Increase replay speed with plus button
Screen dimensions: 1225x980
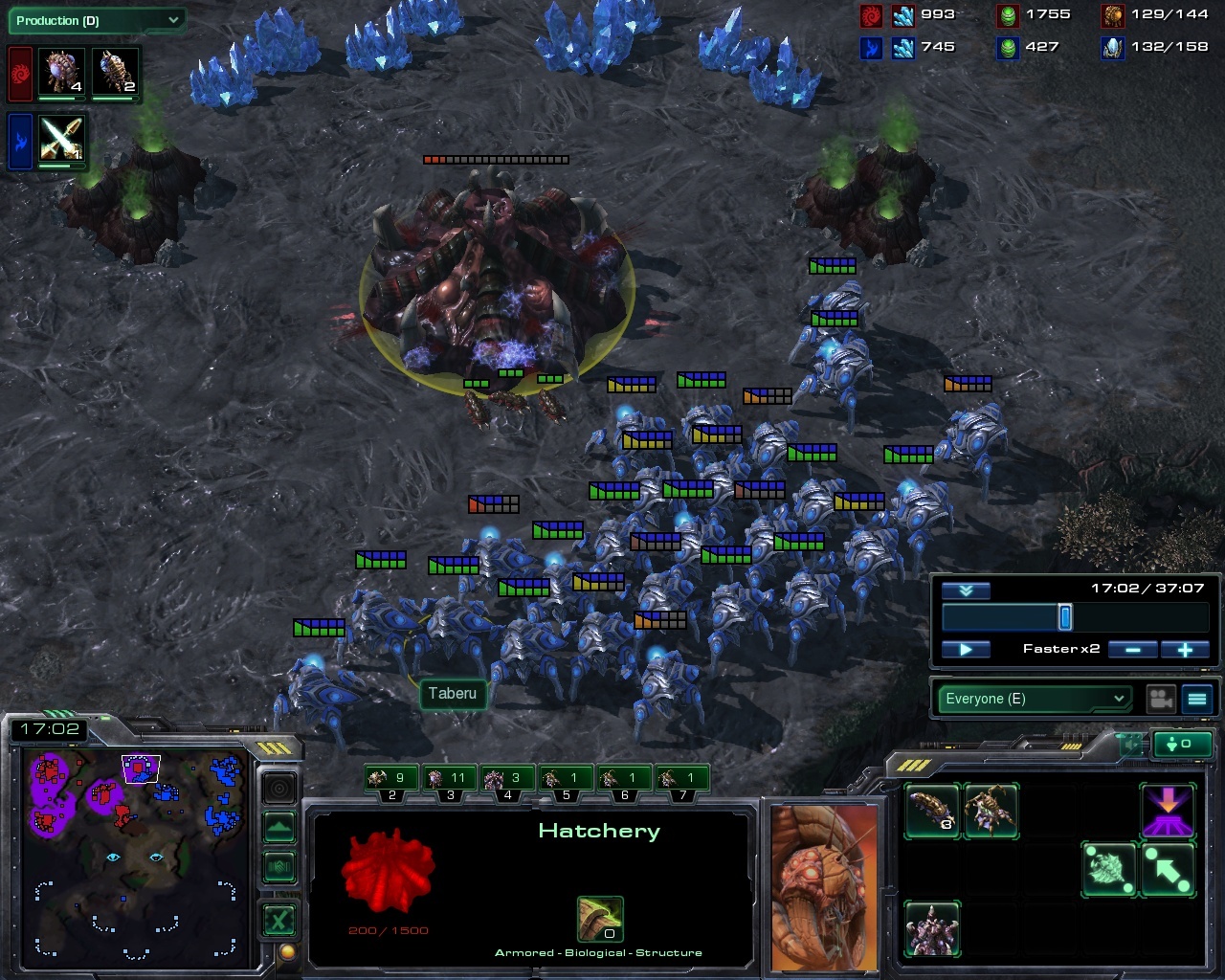coord(1184,649)
